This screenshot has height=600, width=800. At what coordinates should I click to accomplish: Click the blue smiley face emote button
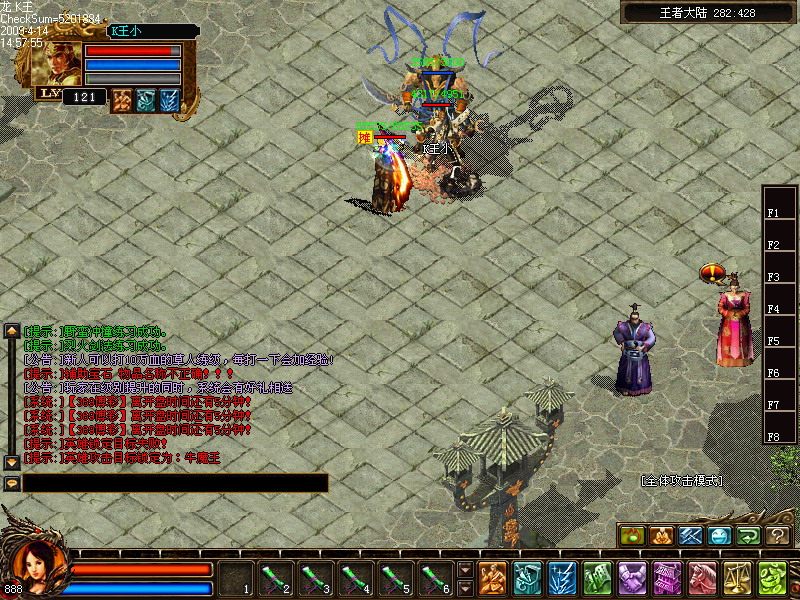click(x=720, y=536)
